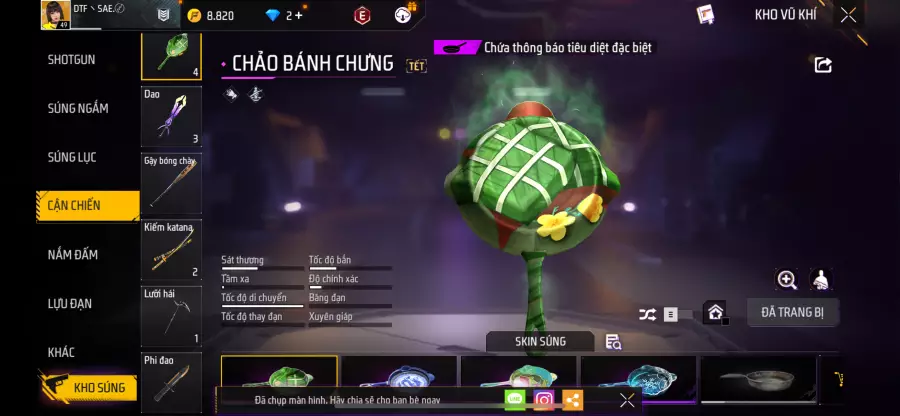Viewport: 900px width, 416px height.
Task: Select the Dao melee weapon
Action: (171, 116)
